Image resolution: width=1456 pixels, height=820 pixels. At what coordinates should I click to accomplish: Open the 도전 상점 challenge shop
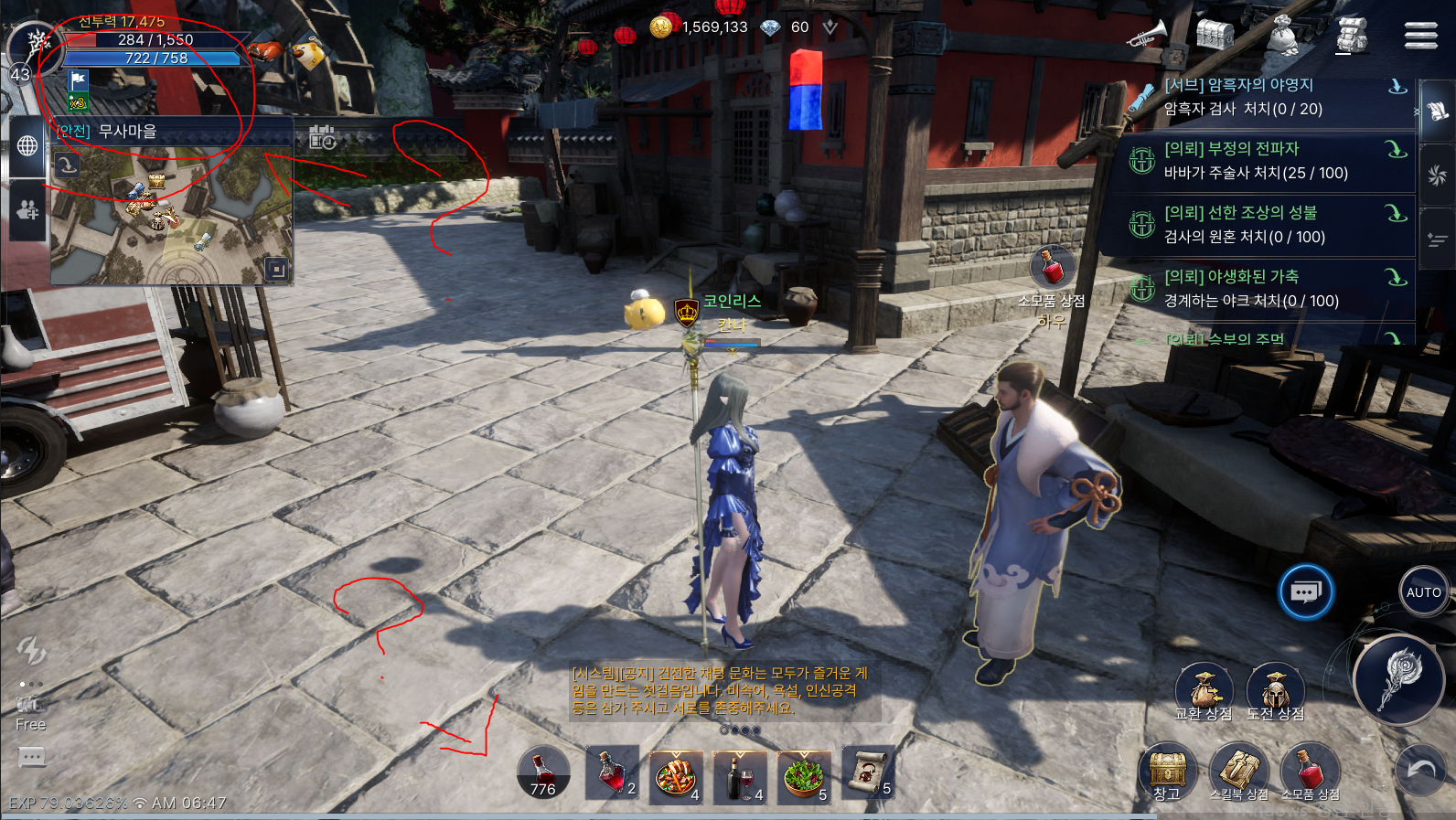[1276, 692]
